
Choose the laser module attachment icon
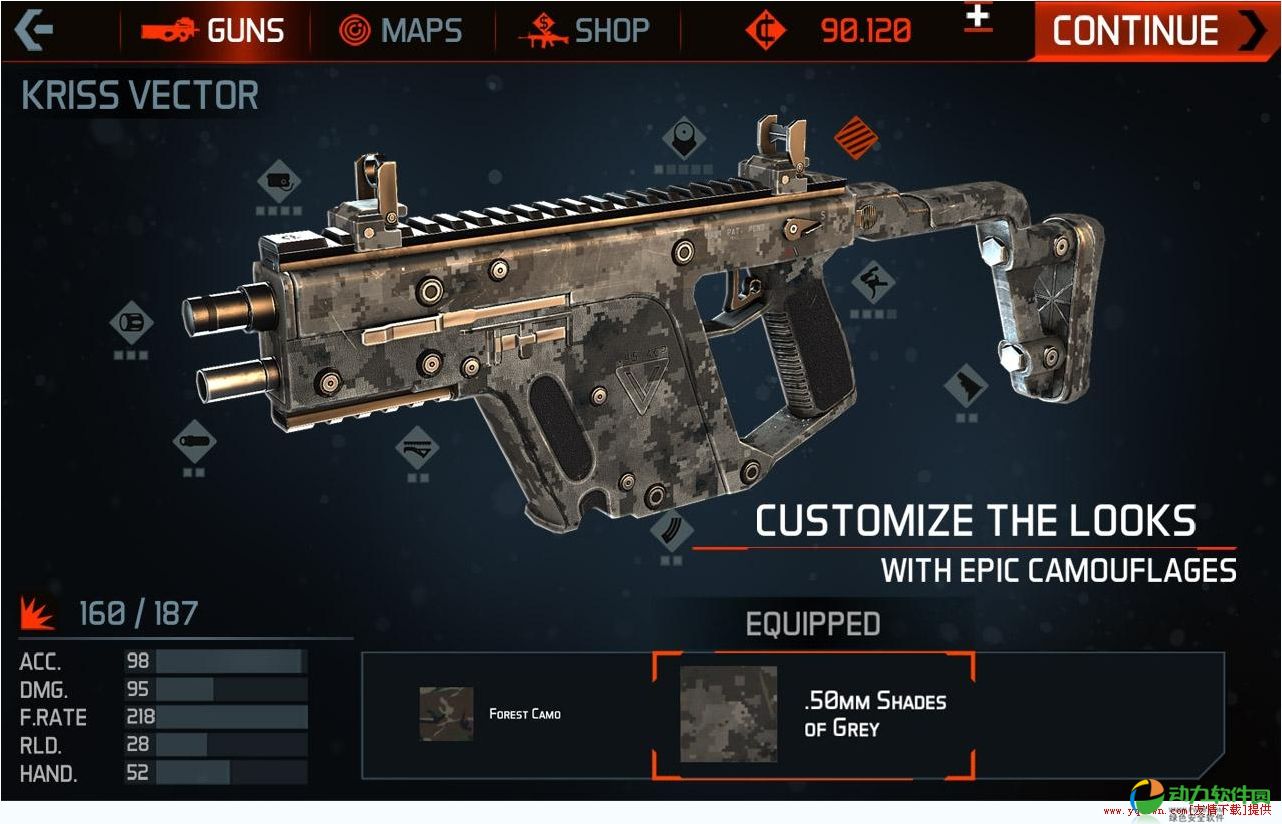(278, 183)
